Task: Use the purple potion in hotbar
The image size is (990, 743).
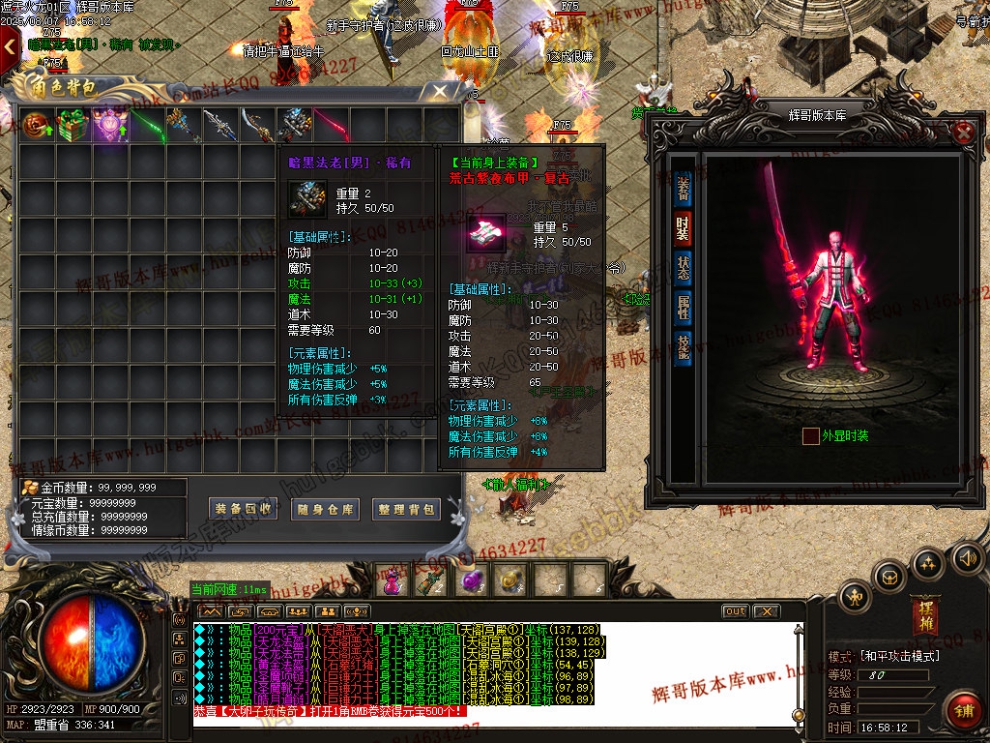Action: (x=469, y=580)
